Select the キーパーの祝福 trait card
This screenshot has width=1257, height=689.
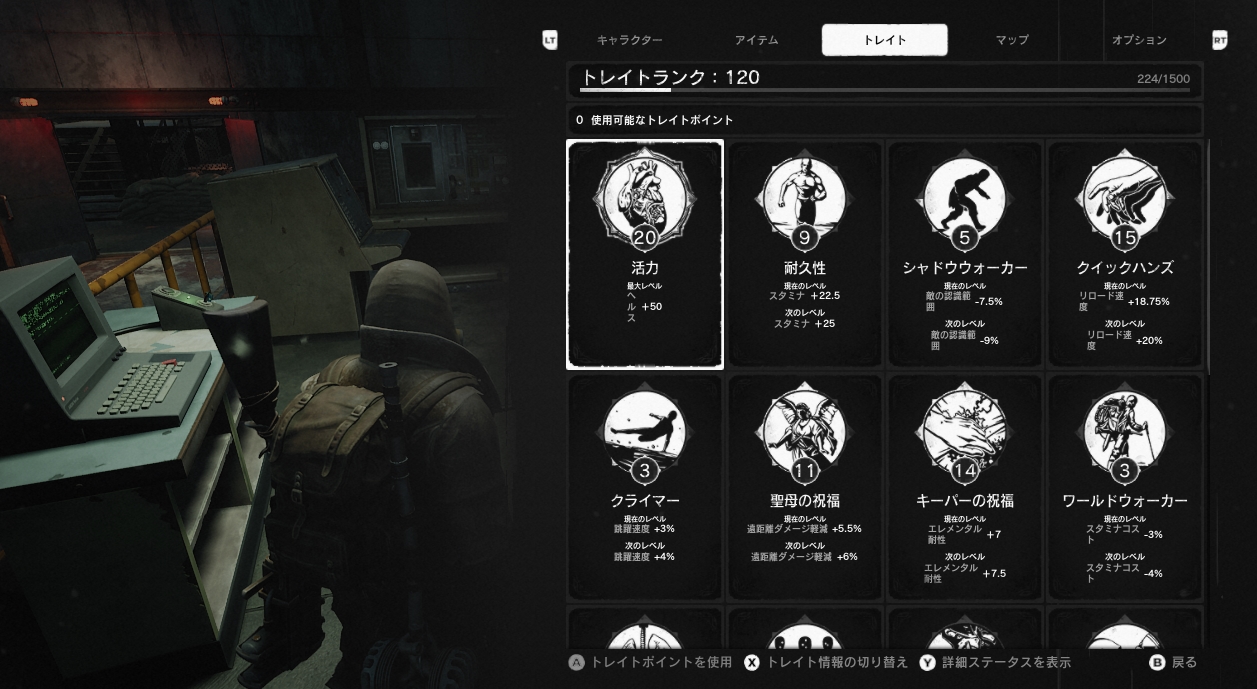pos(965,488)
